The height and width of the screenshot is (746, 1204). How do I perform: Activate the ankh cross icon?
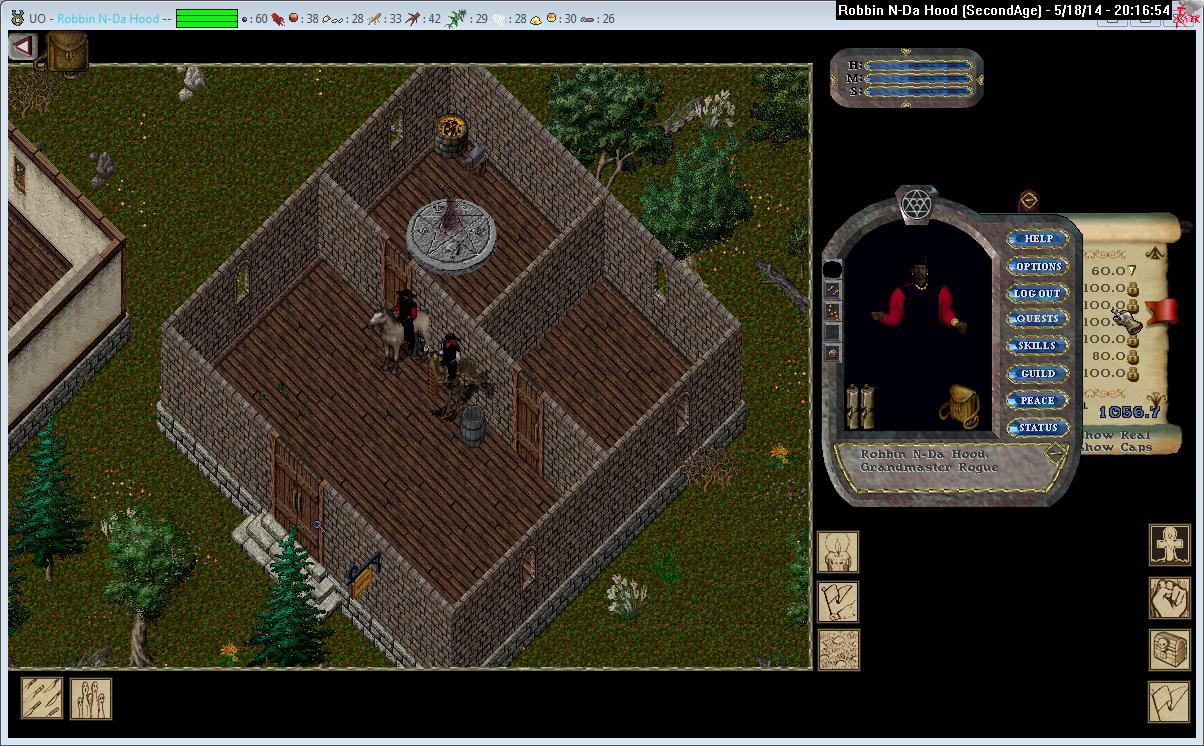[1169, 544]
